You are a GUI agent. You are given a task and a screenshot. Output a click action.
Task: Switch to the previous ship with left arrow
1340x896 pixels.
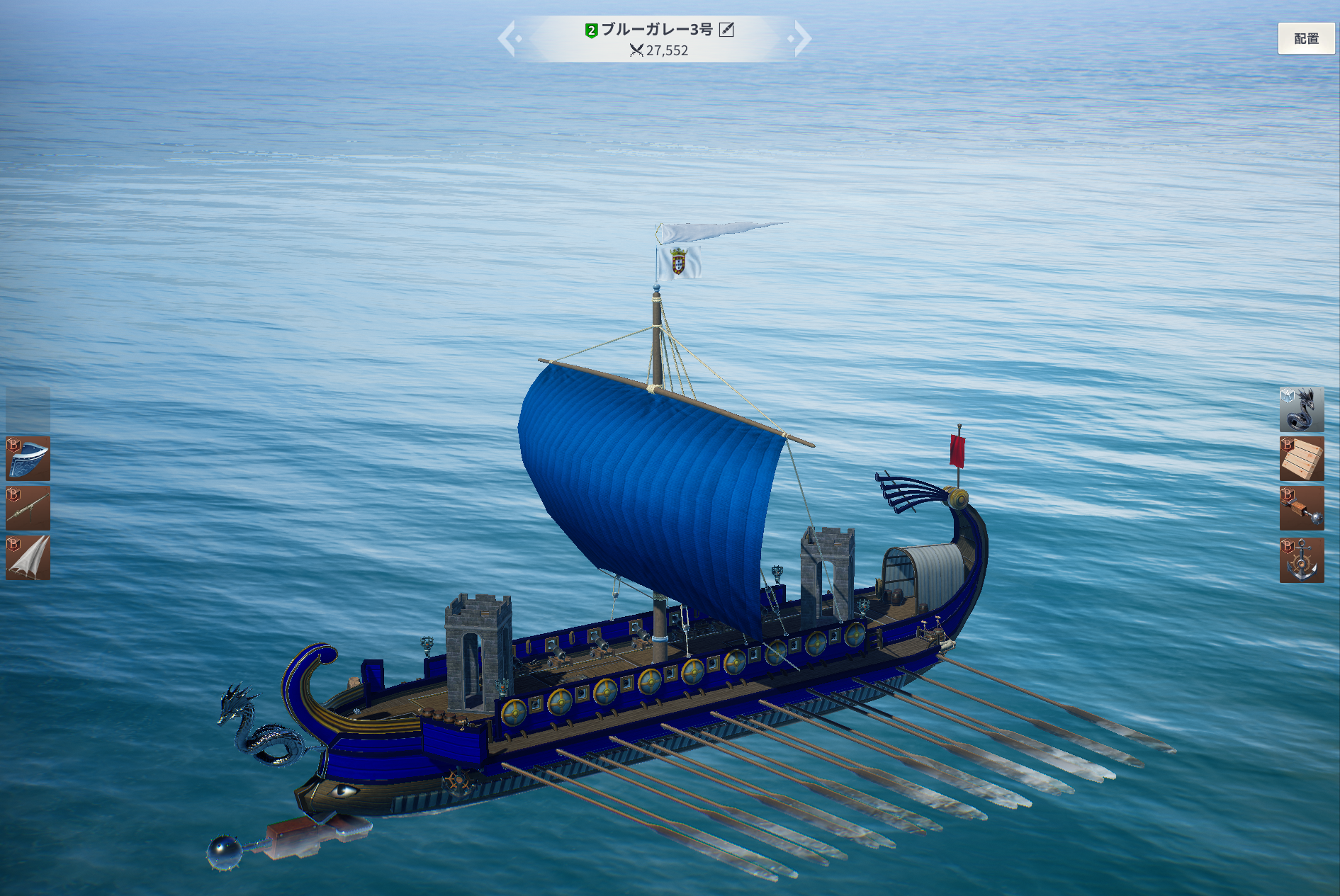507,39
